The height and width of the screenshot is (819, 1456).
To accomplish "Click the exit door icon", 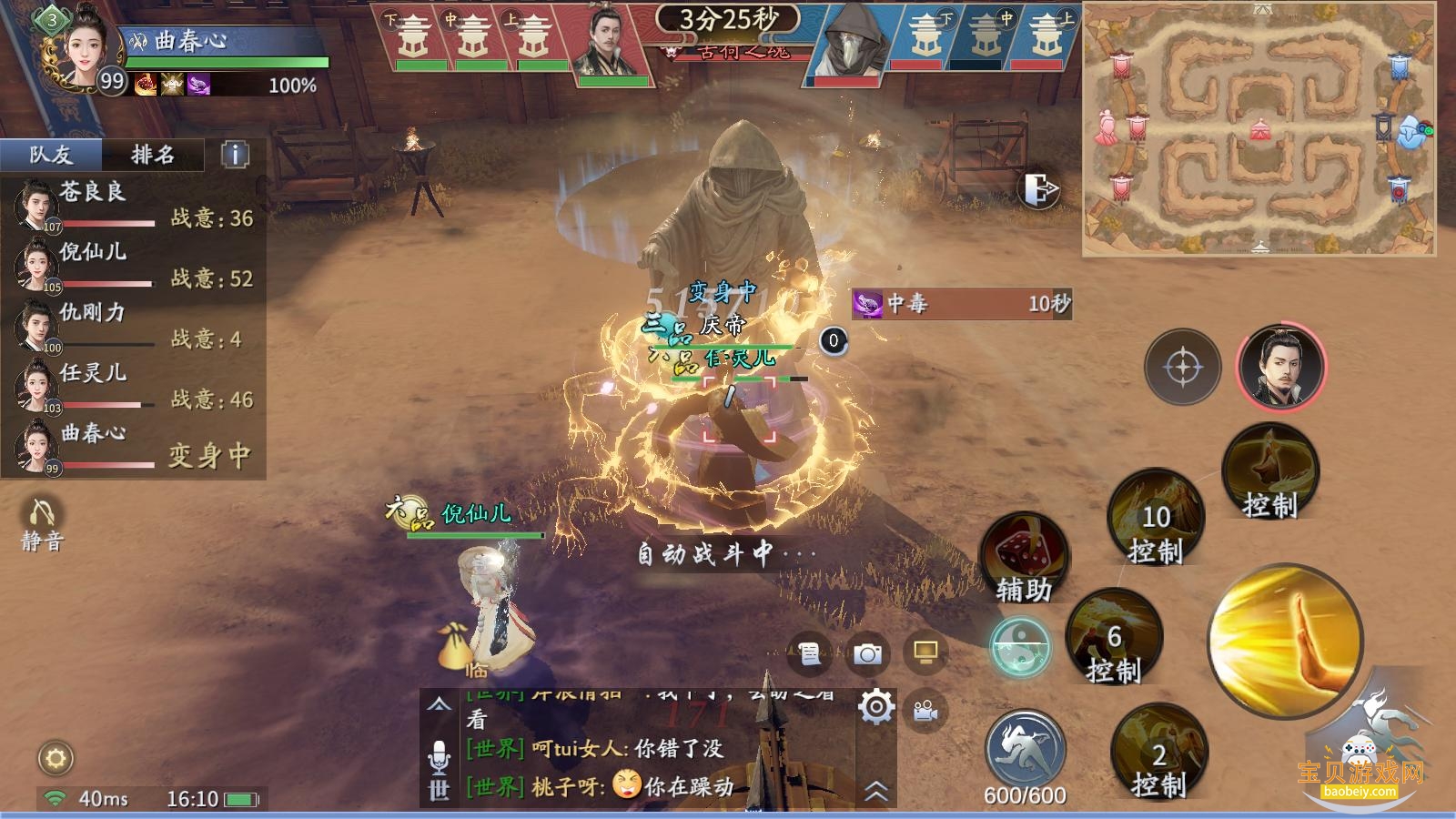I will click(x=1042, y=190).
